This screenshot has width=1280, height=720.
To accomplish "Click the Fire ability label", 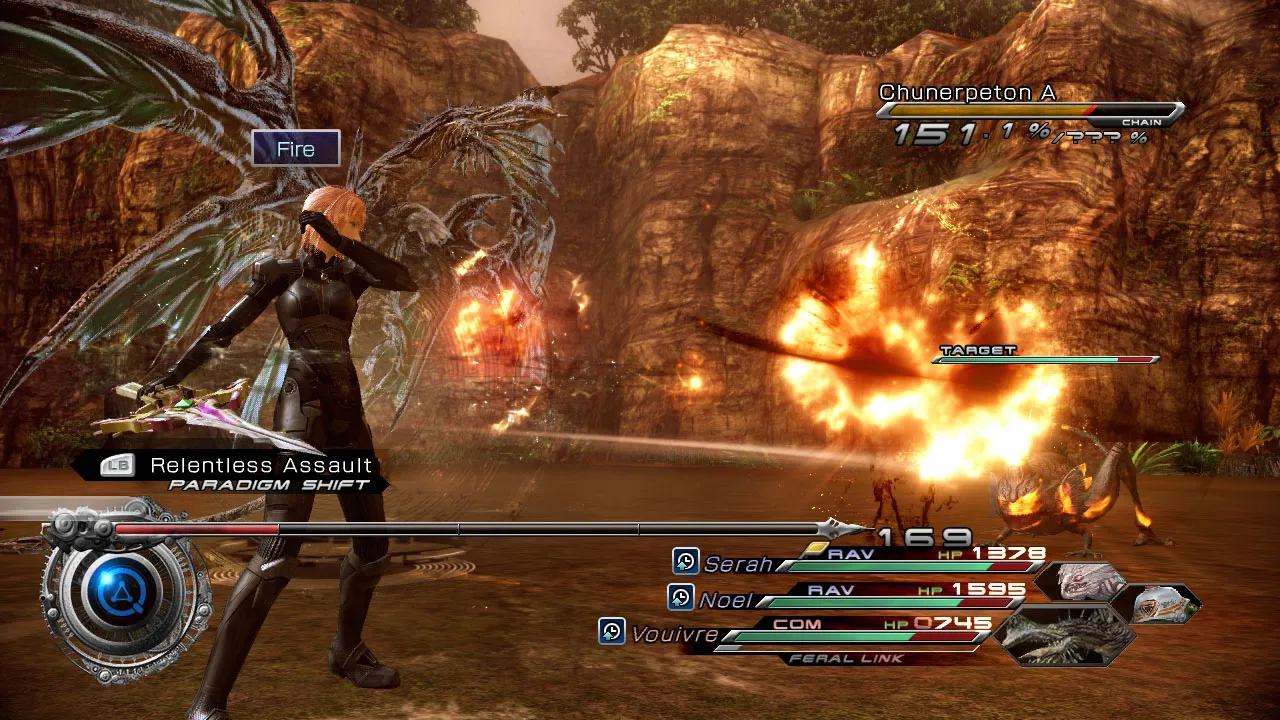I will (296, 149).
